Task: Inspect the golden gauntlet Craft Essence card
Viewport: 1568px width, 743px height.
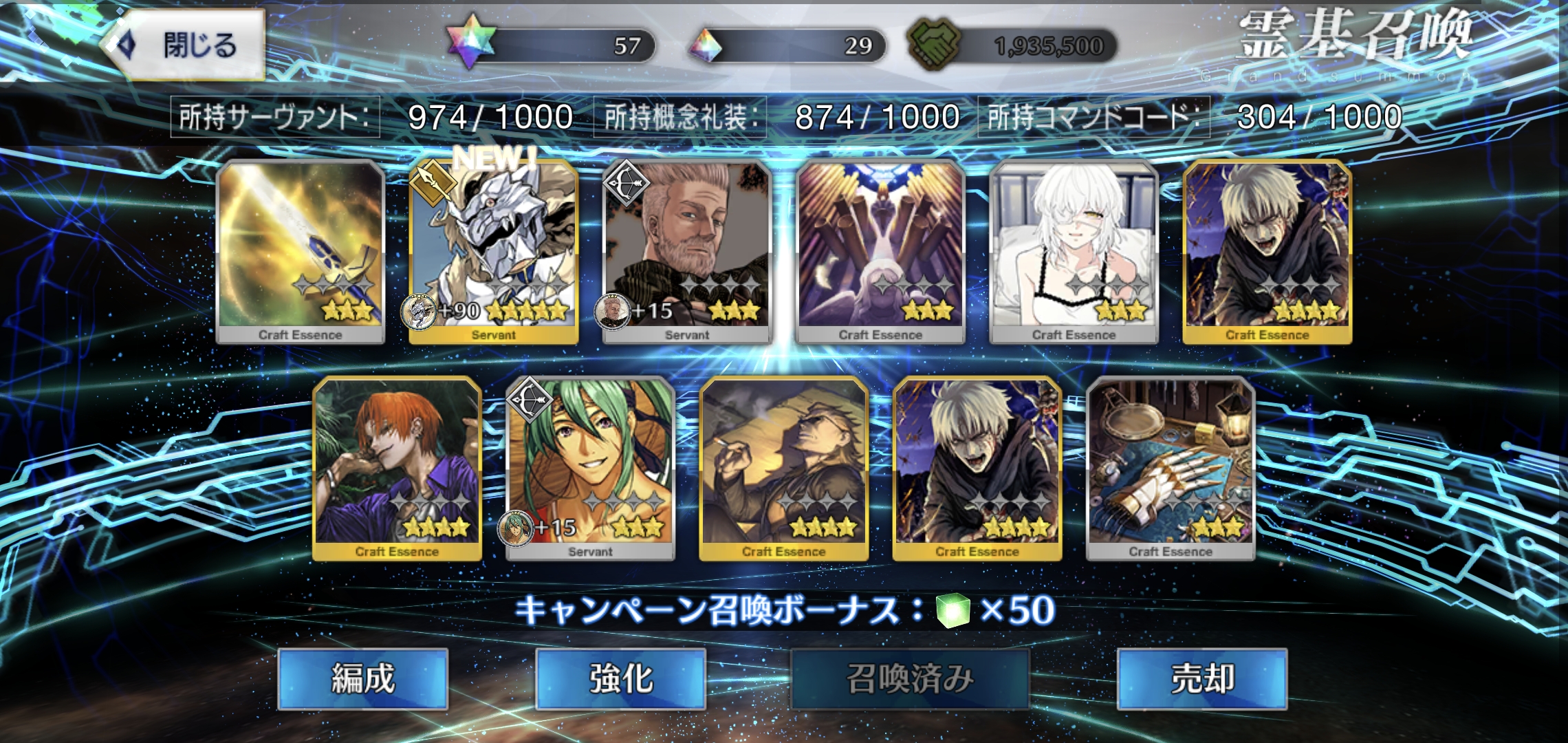Action: (1170, 468)
